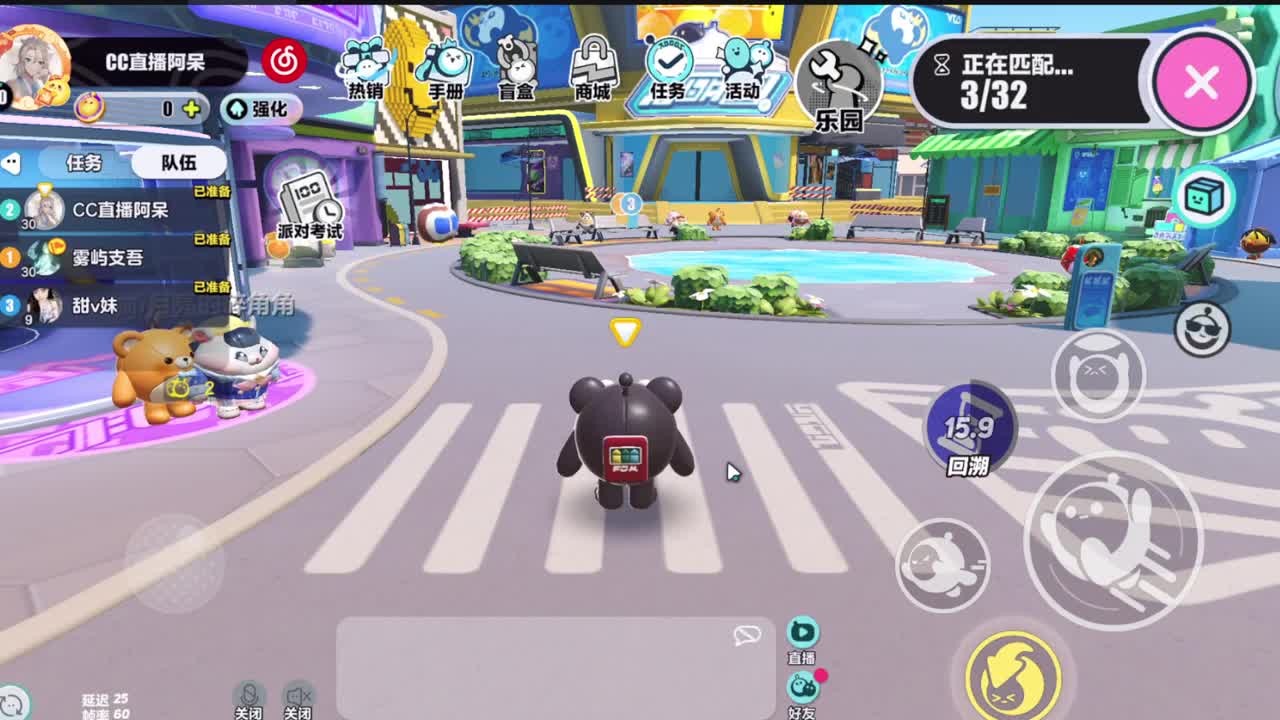Switch to the 任务 tab
The image size is (1280, 720).
coord(85,163)
